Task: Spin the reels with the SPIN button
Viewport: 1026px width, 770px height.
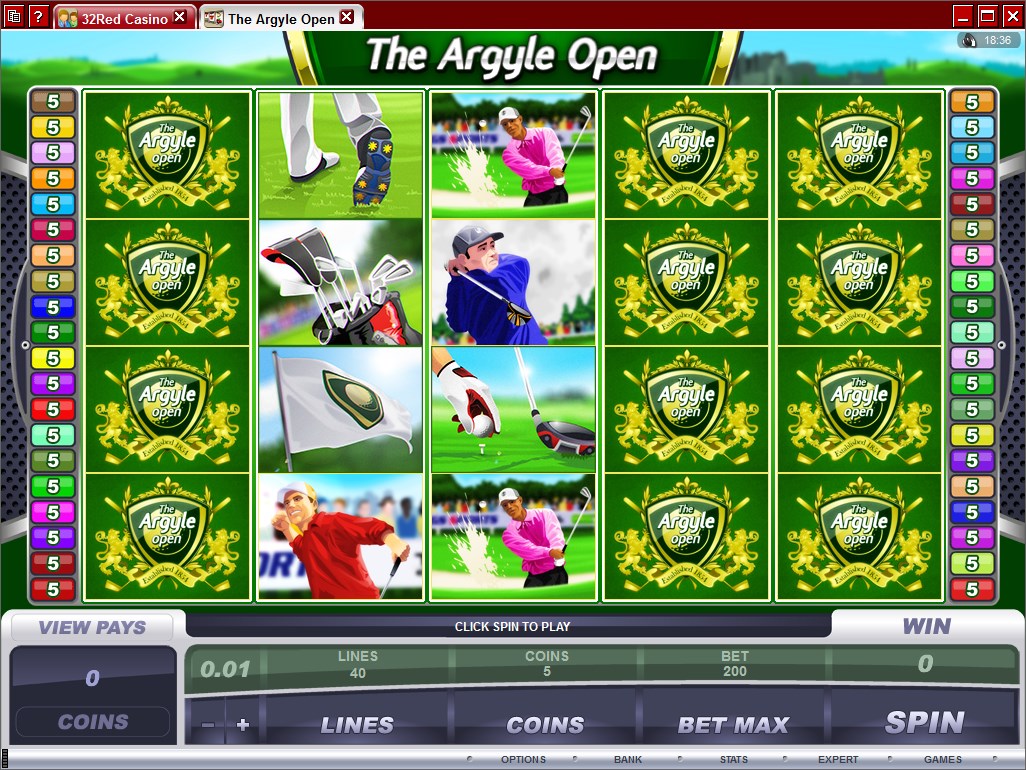Action: click(924, 723)
